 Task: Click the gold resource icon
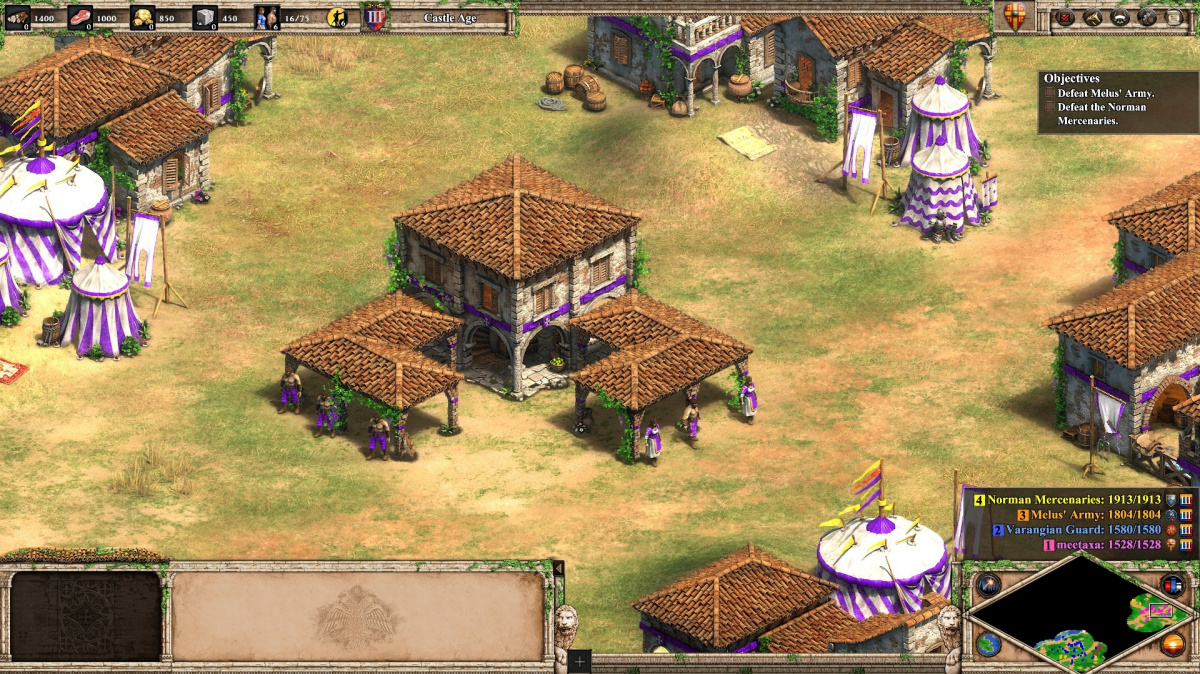coord(143,17)
